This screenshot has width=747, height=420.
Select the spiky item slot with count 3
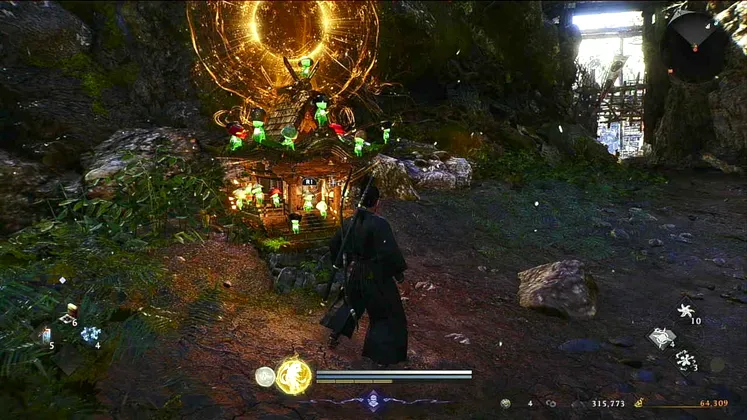click(x=686, y=358)
